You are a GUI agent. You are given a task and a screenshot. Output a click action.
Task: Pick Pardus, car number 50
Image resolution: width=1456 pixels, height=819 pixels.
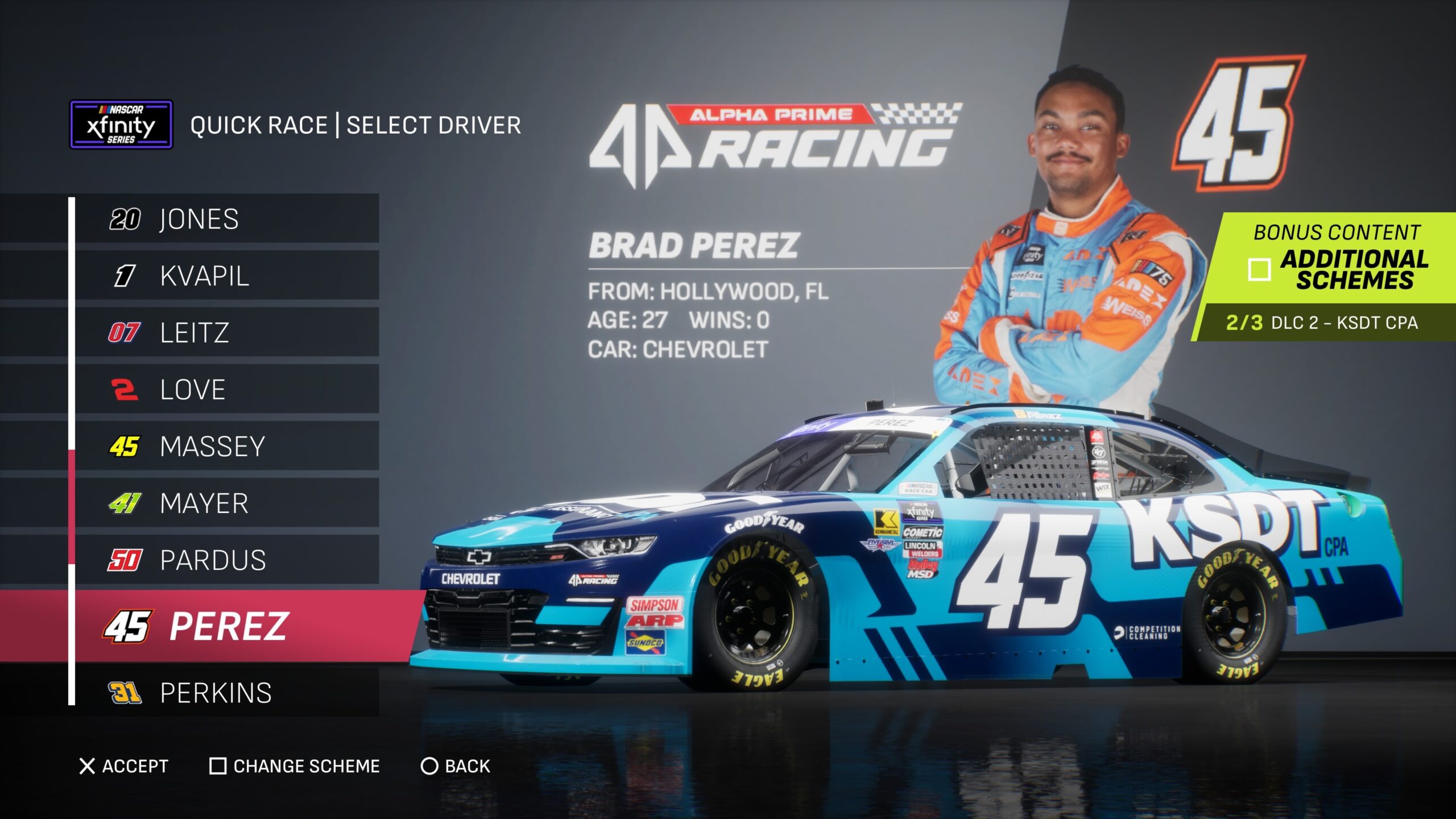[x=226, y=560]
